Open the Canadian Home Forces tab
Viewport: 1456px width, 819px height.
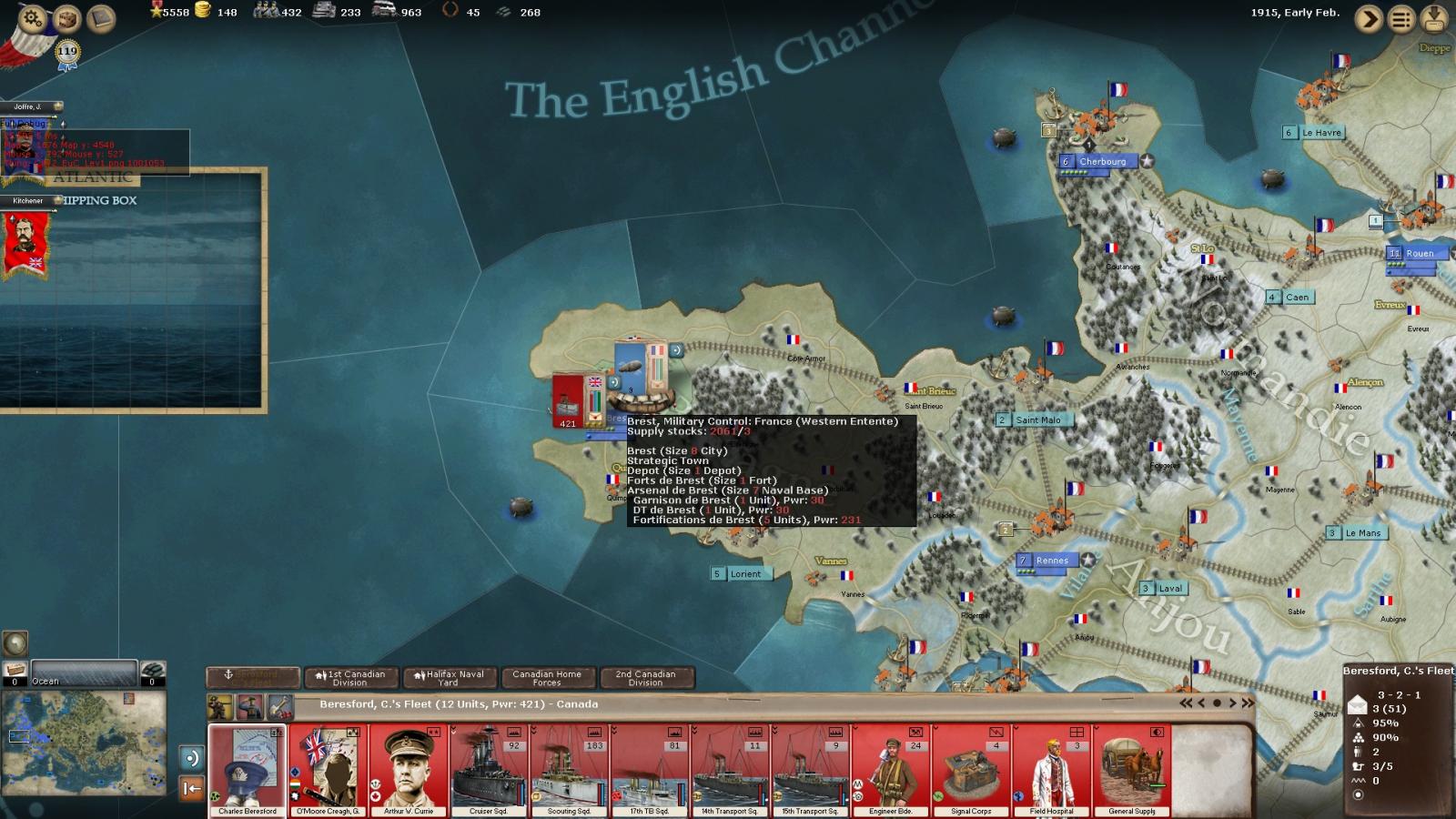[x=547, y=678]
